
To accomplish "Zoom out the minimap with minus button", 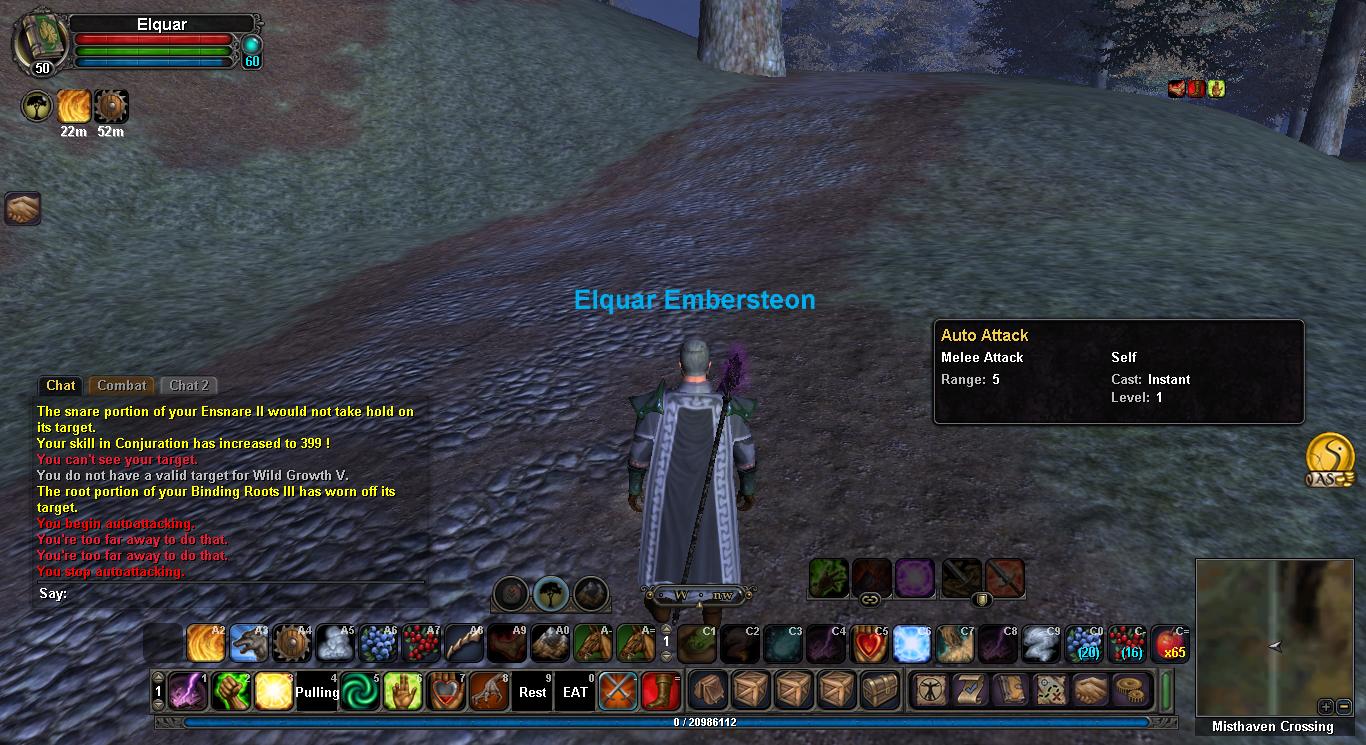I will (x=1341, y=706).
